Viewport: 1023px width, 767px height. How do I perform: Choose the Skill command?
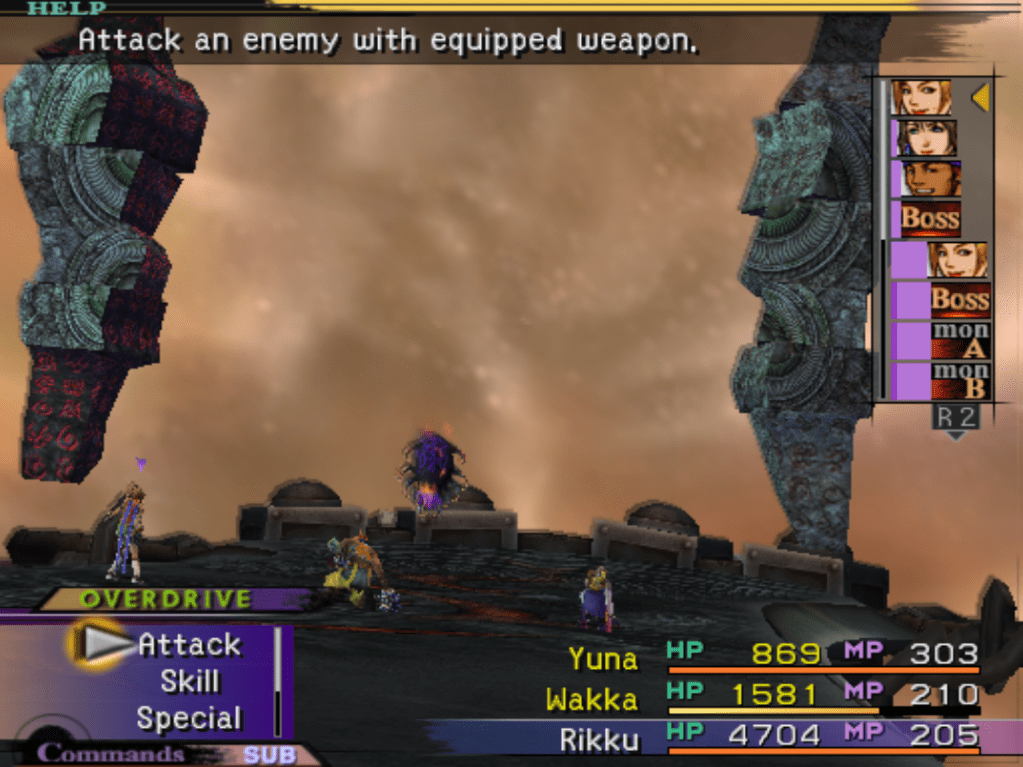pos(189,682)
